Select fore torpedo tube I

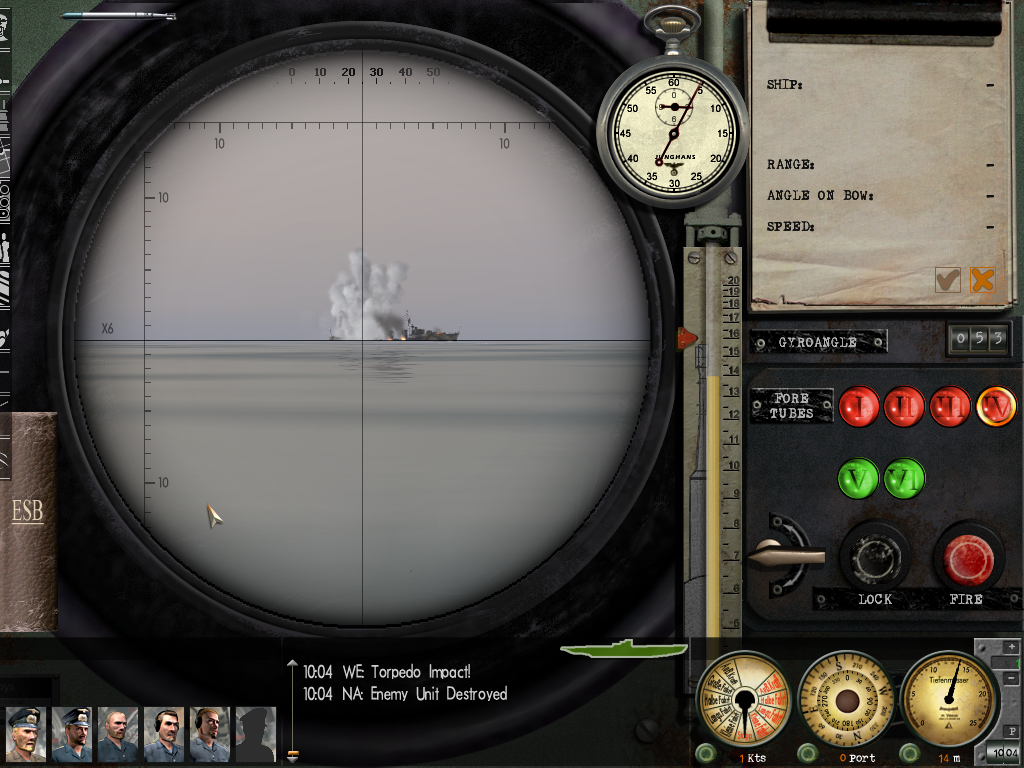tap(858, 406)
